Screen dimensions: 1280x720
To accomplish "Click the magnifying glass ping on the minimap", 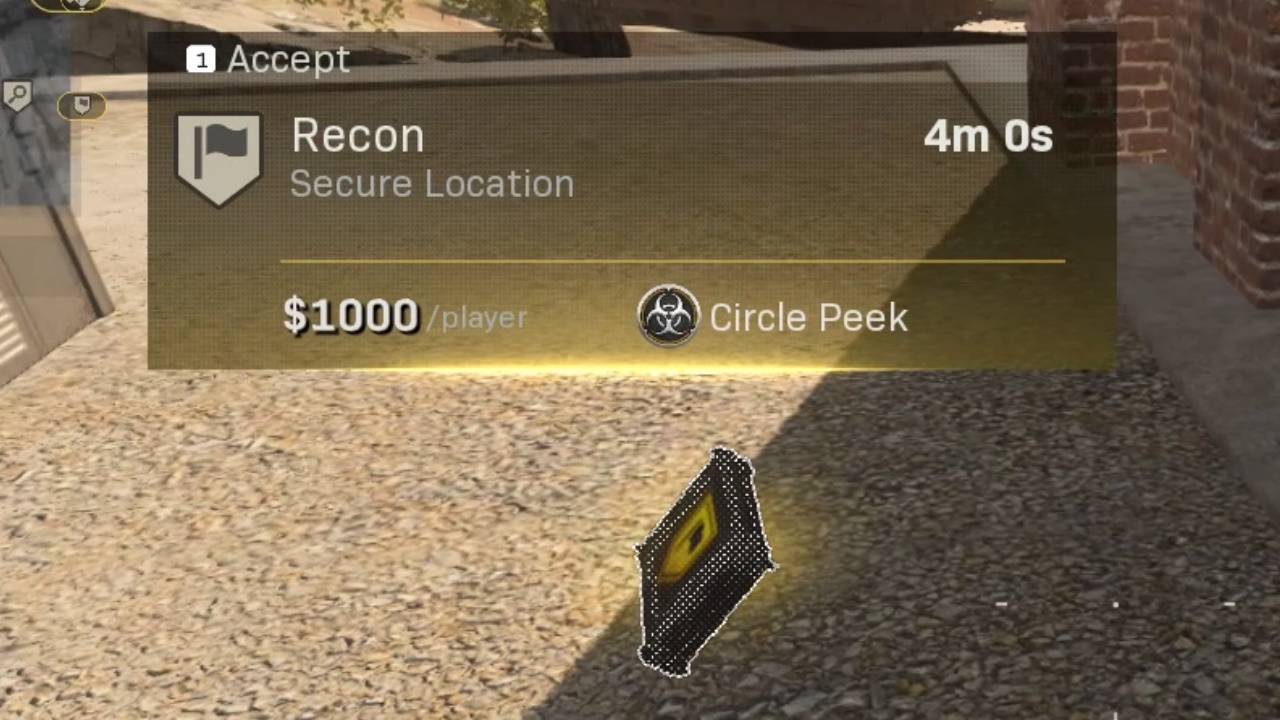I will point(19,95).
